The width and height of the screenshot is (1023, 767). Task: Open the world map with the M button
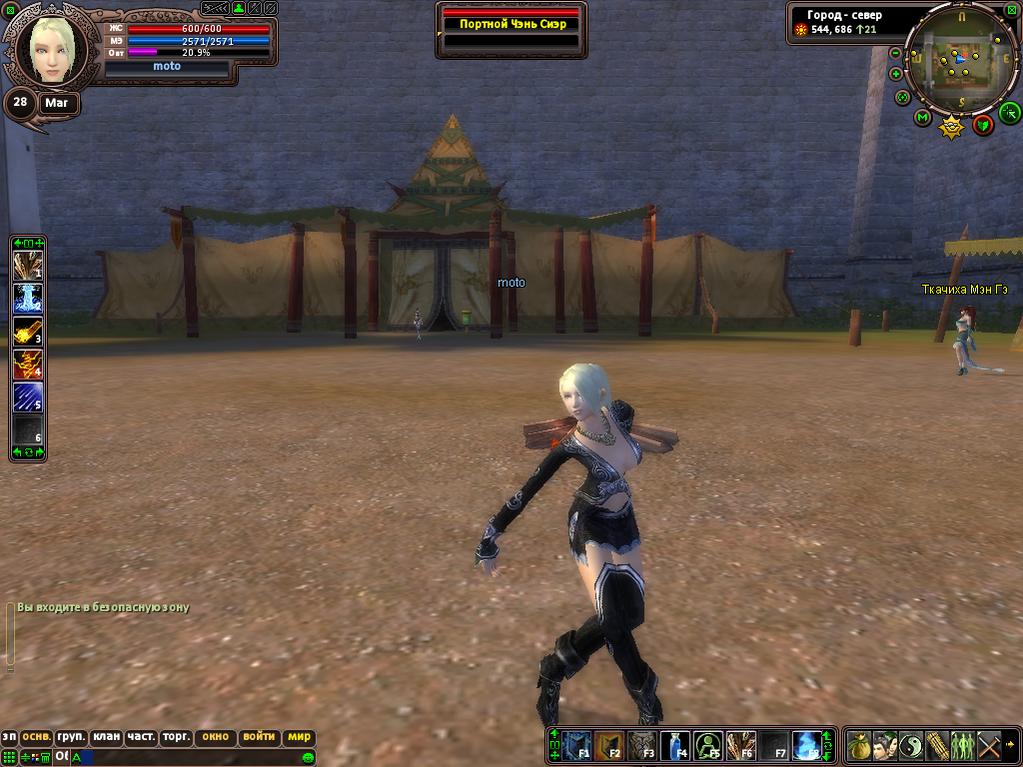(922, 118)
